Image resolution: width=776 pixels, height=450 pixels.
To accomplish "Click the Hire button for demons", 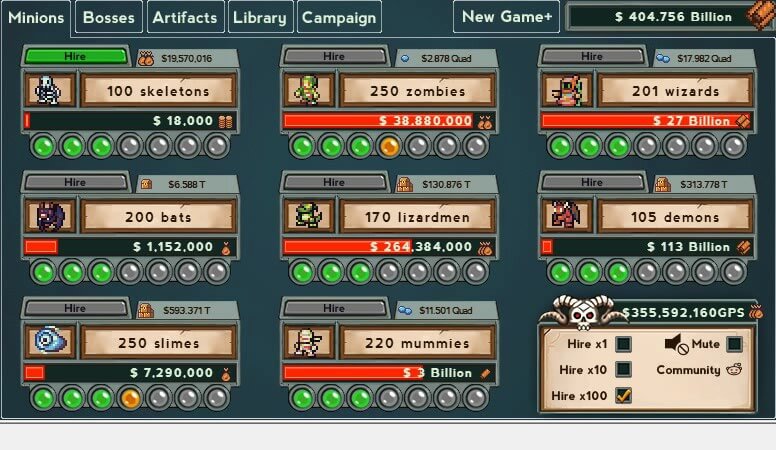I will (592, 183).
